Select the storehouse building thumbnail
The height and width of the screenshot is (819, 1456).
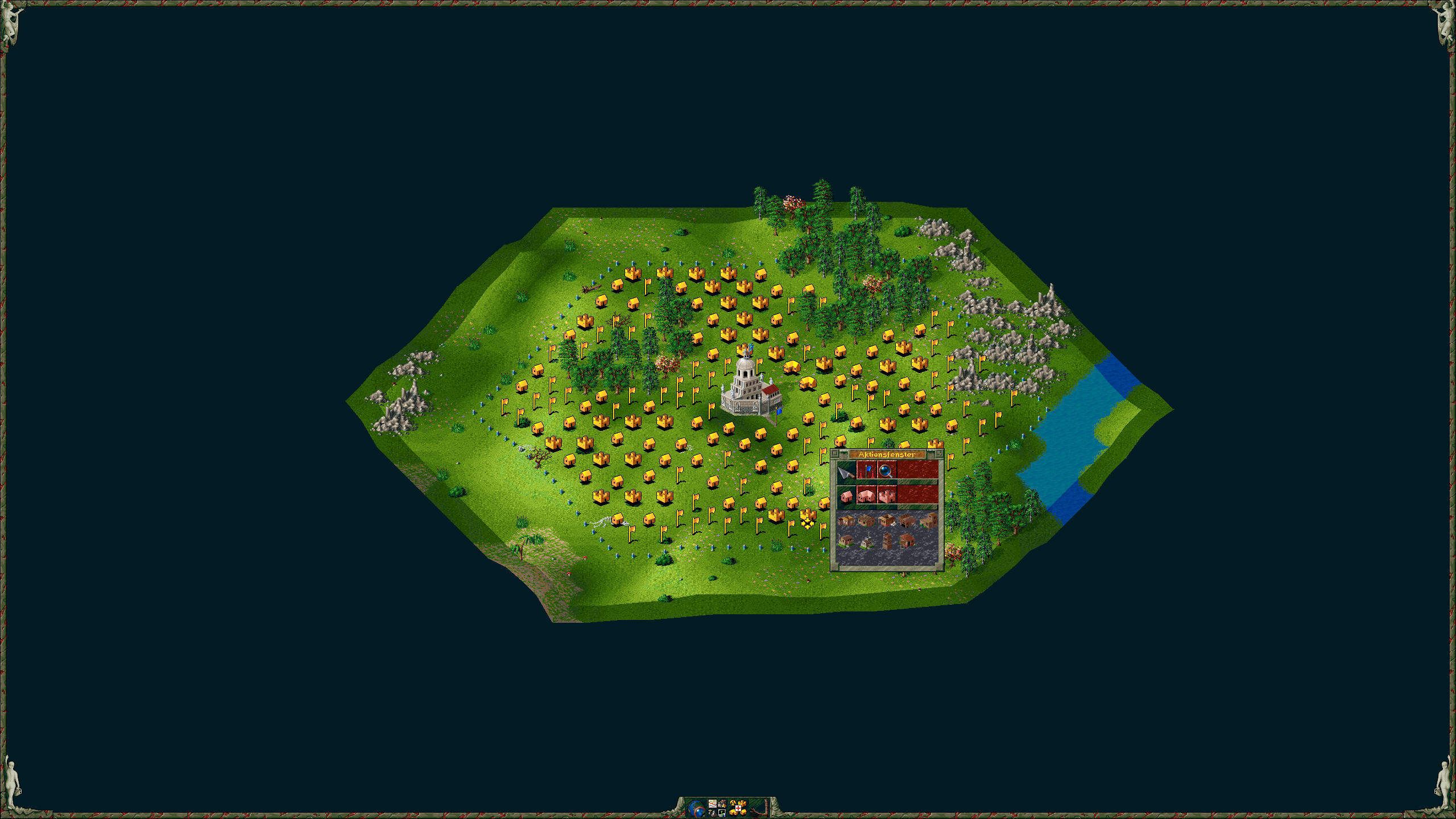point(929,521)
